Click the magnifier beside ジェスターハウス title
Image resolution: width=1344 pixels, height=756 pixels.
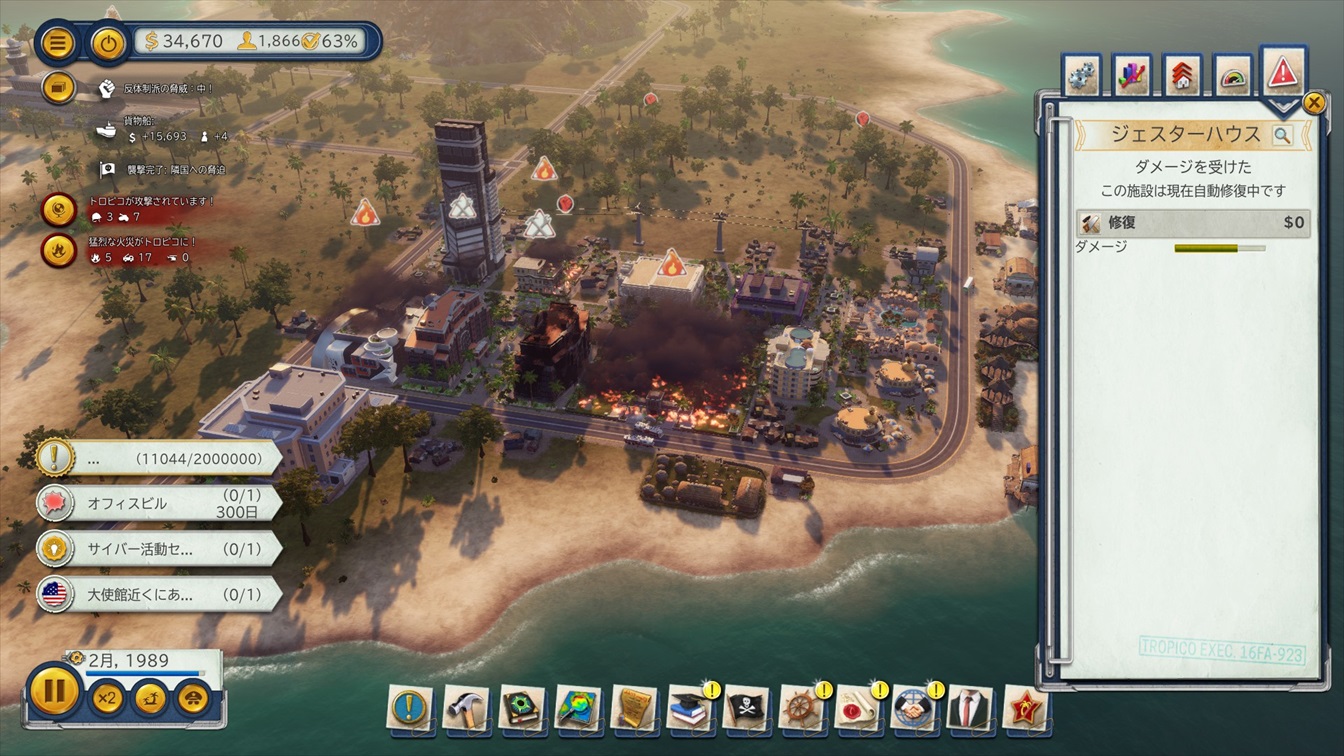click(x=1282, y=135)
